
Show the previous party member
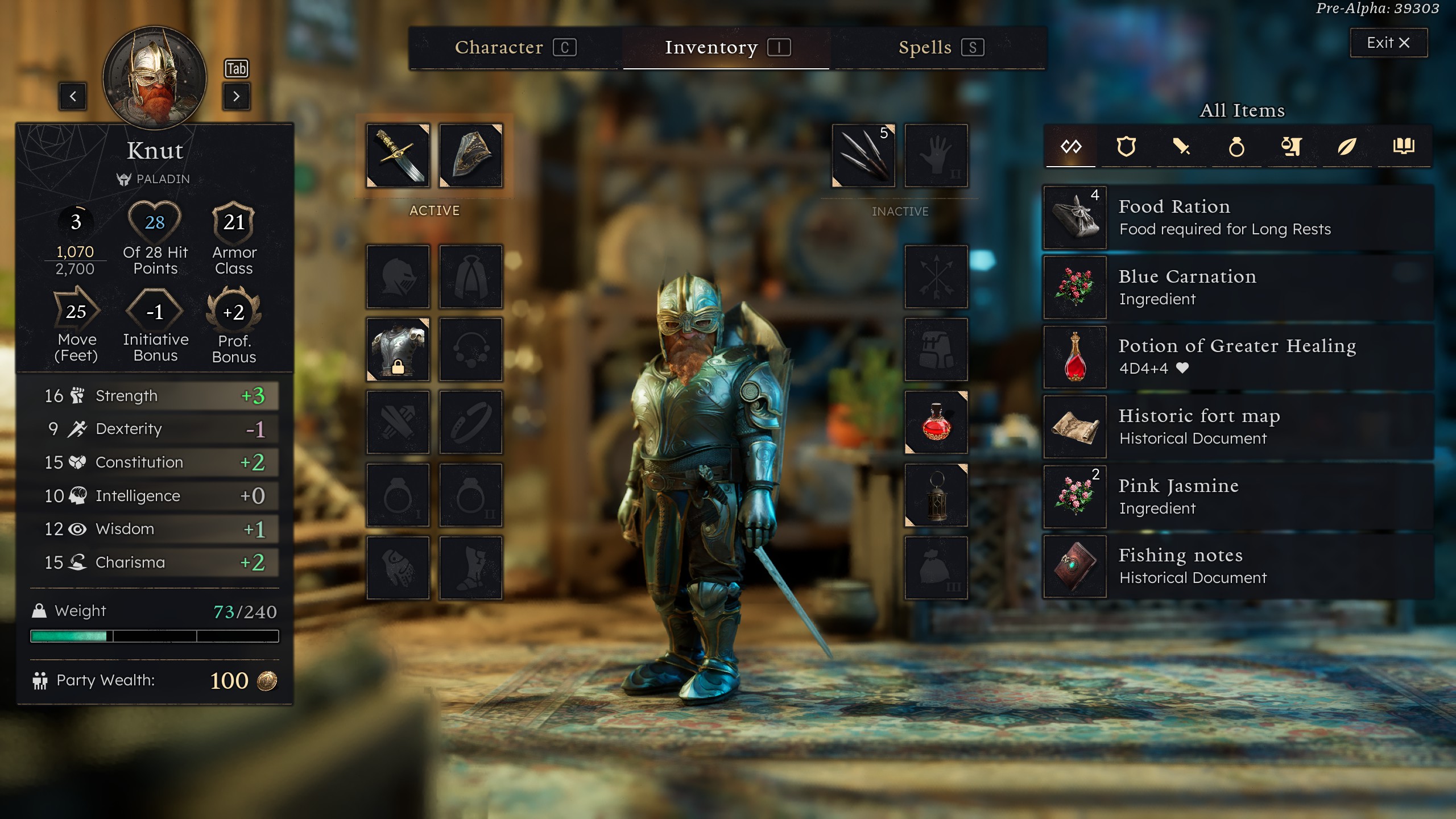point(73,96)
